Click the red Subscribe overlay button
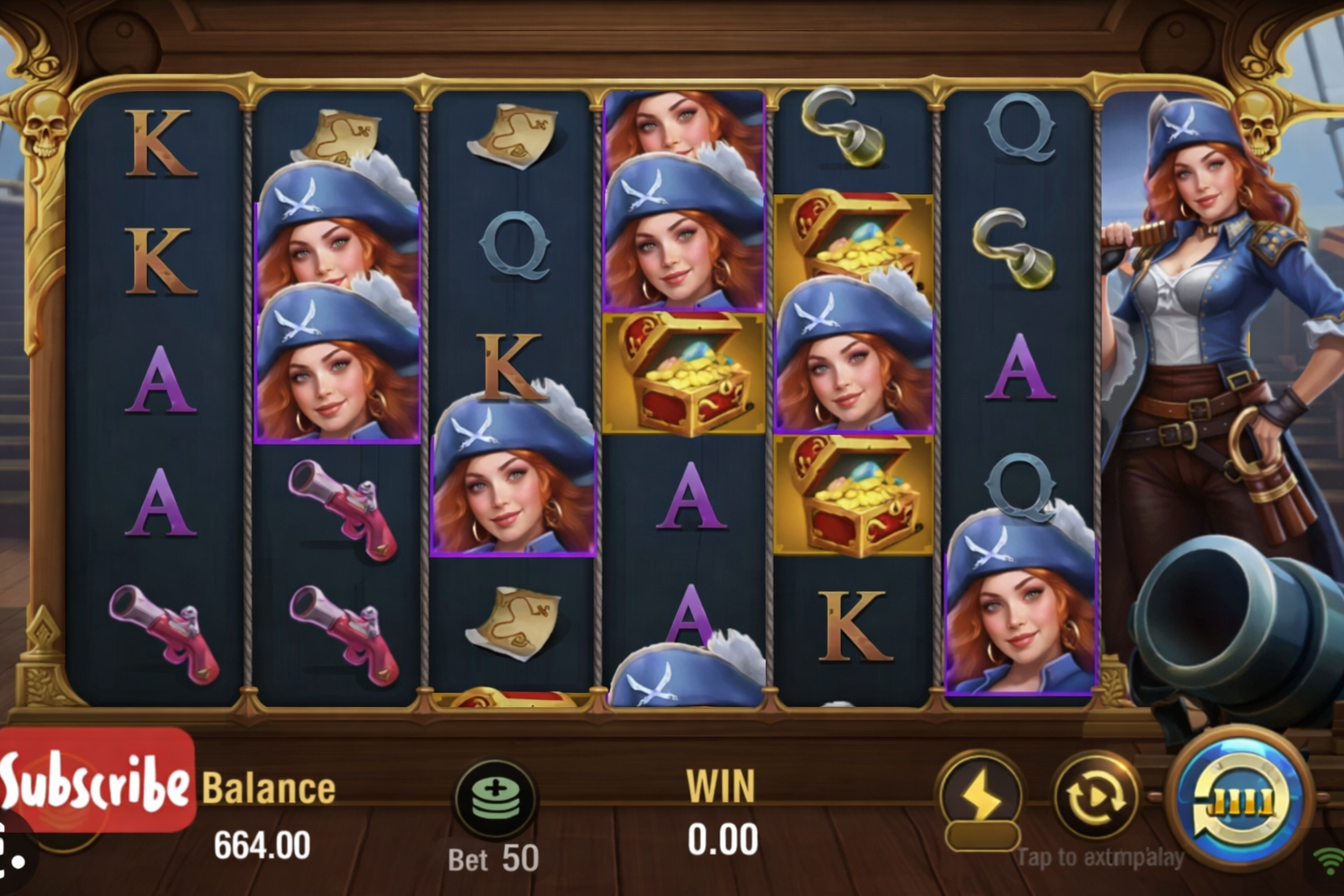The width and height of the screenshot is (1344, 896). (x=96, y=780)
